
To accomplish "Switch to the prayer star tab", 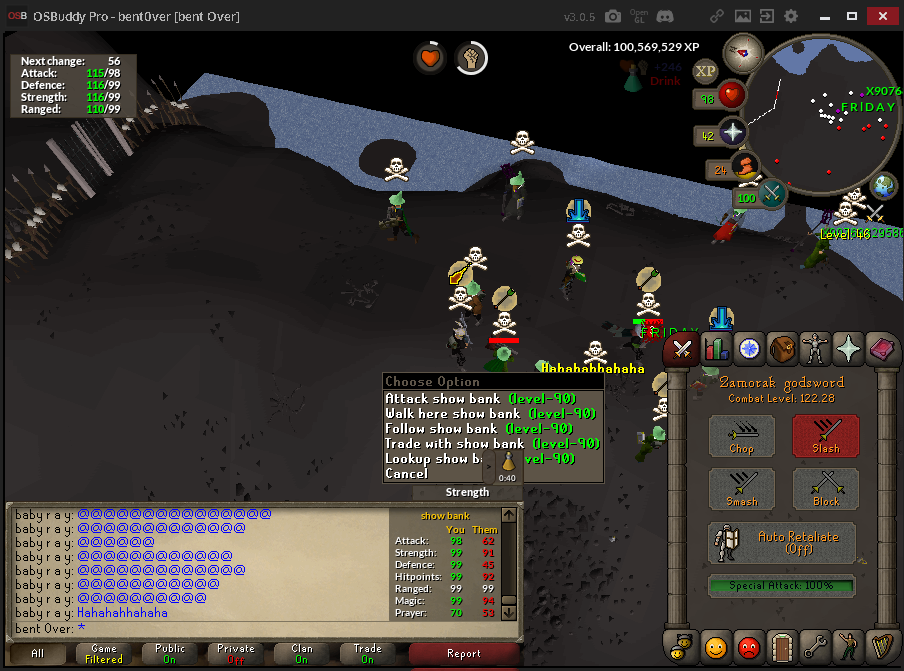I will click(849, 348).
